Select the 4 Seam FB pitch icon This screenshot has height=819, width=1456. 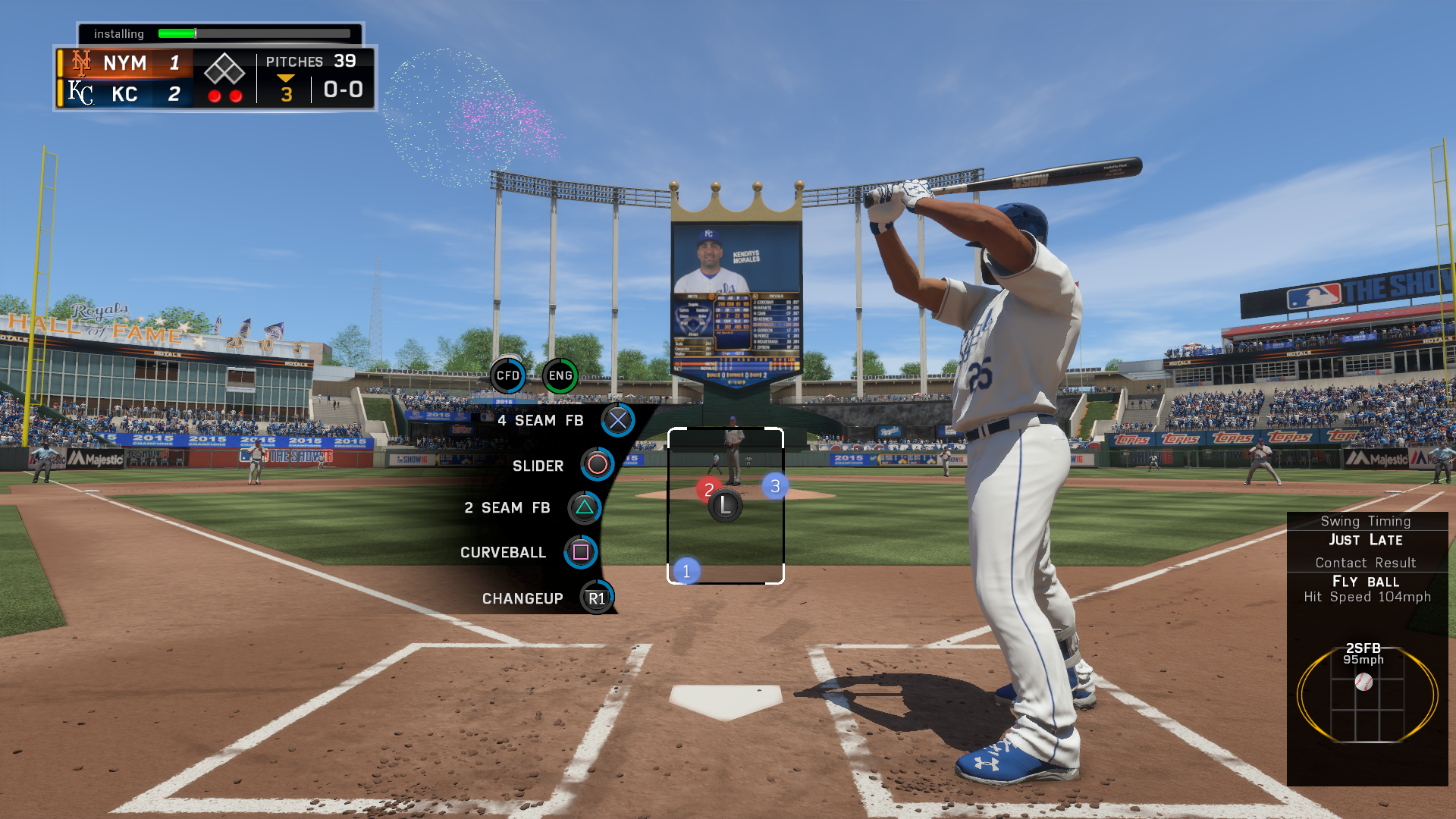point(617,420)
